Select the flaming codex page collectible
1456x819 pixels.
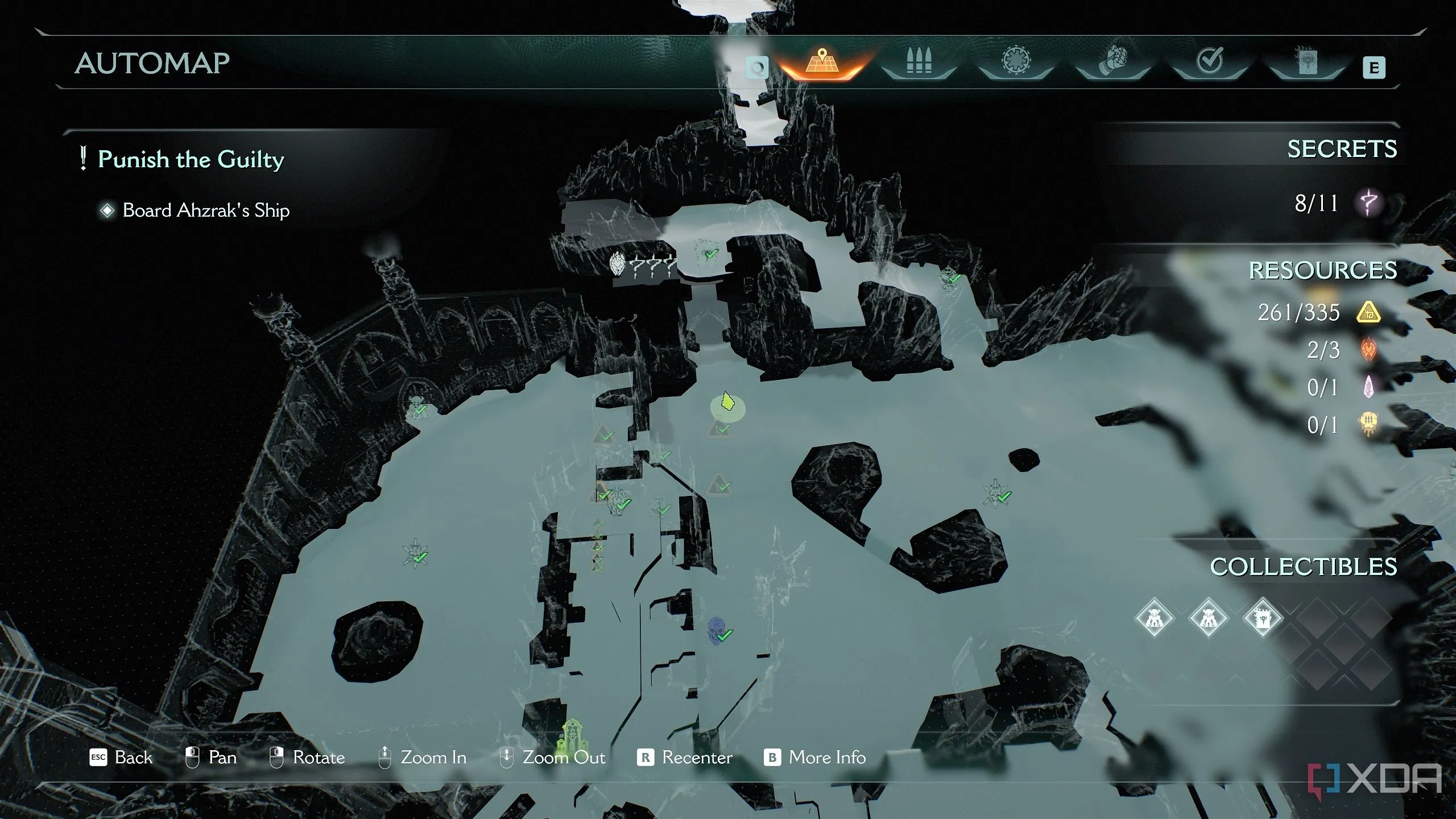click(x=1263, y=618)
